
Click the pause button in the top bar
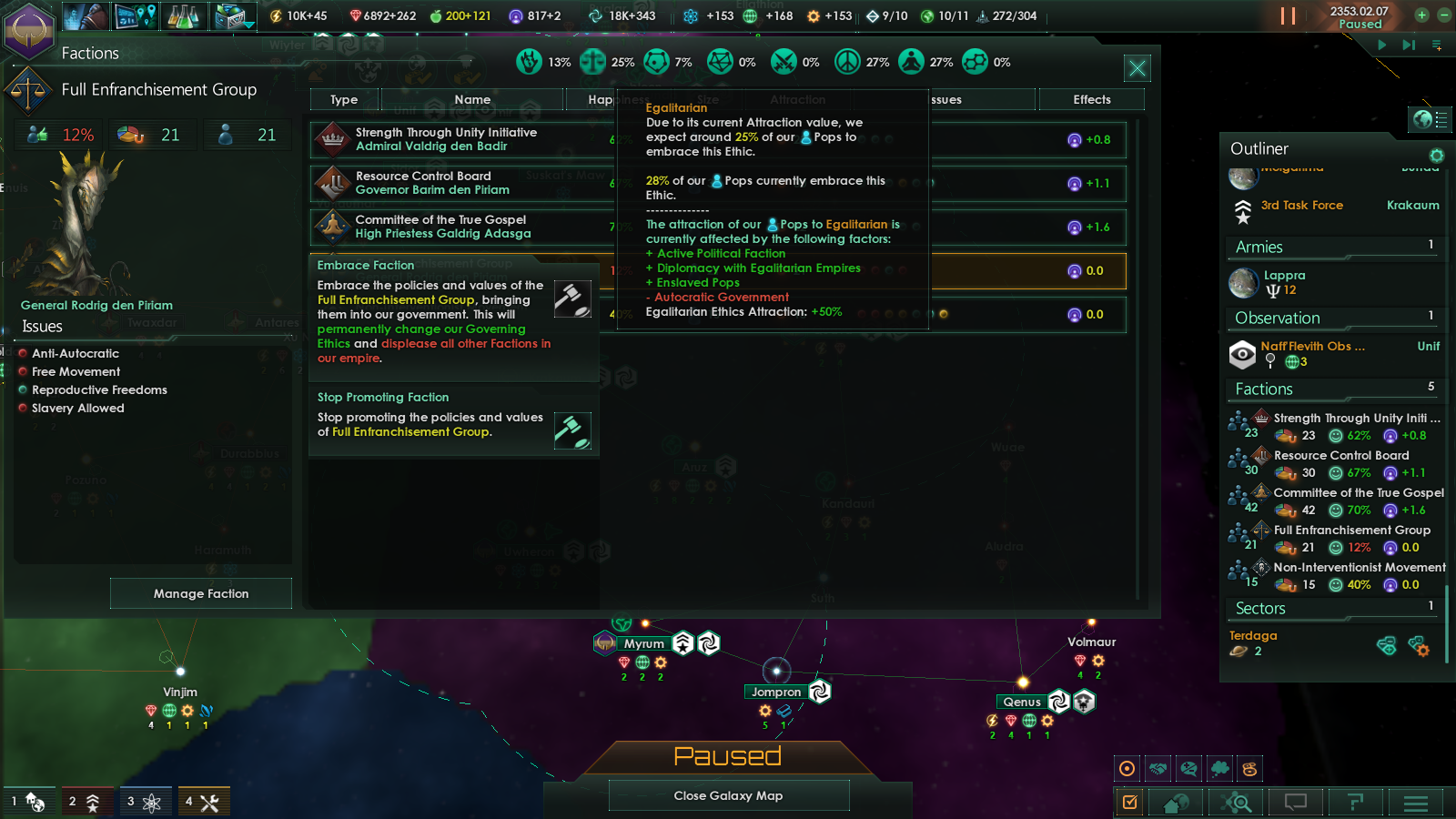pos(1289,15)
